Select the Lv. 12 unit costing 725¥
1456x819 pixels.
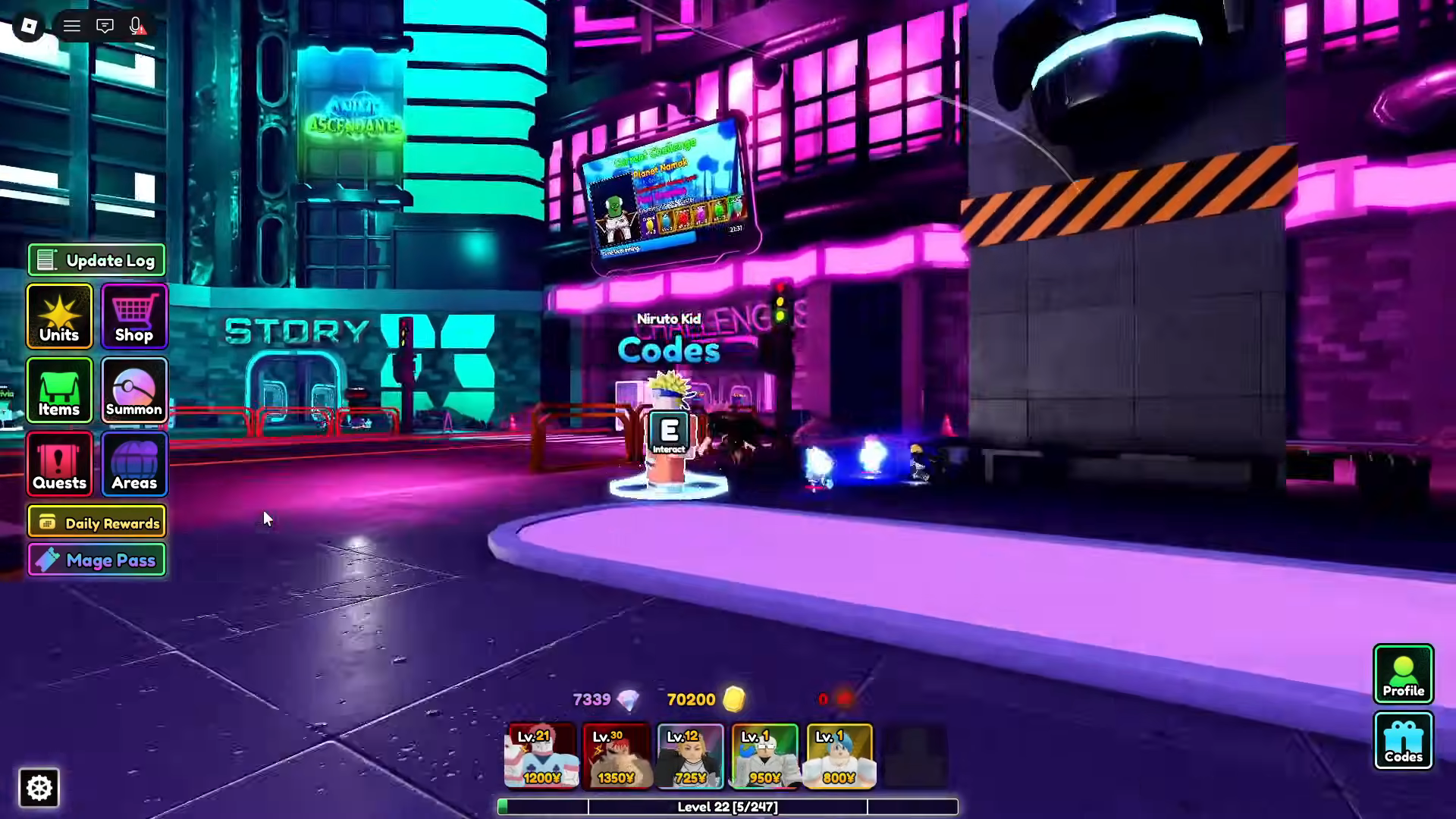[x=690, y=756]
